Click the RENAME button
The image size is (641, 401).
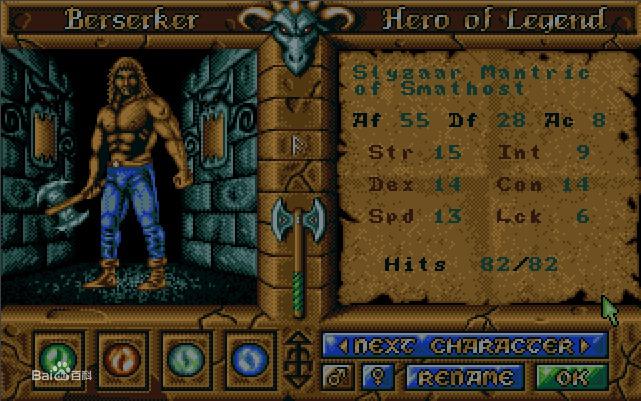pos(465,378)
